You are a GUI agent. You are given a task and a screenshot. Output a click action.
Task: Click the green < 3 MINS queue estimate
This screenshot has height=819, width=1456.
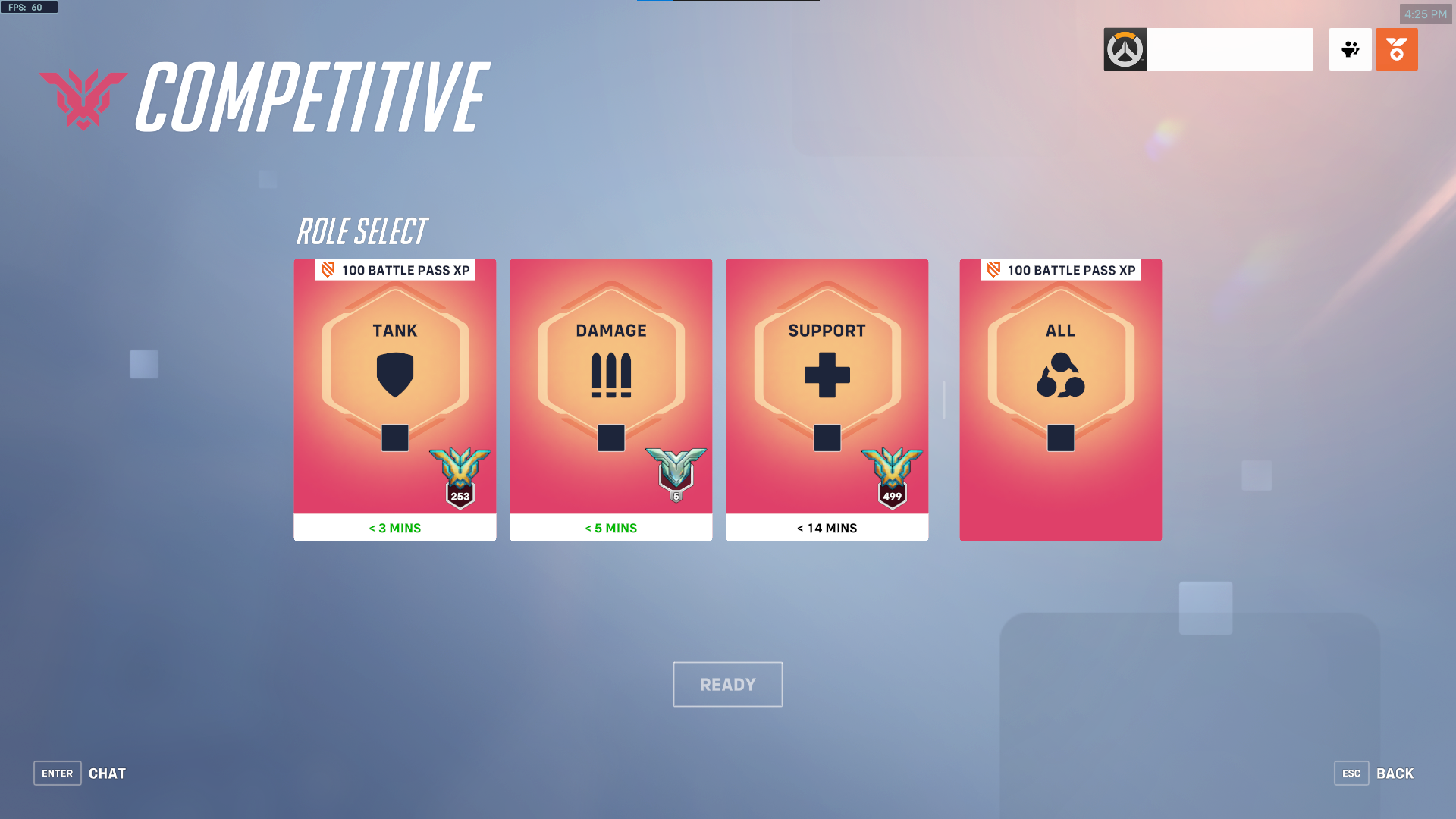point(394,527)
